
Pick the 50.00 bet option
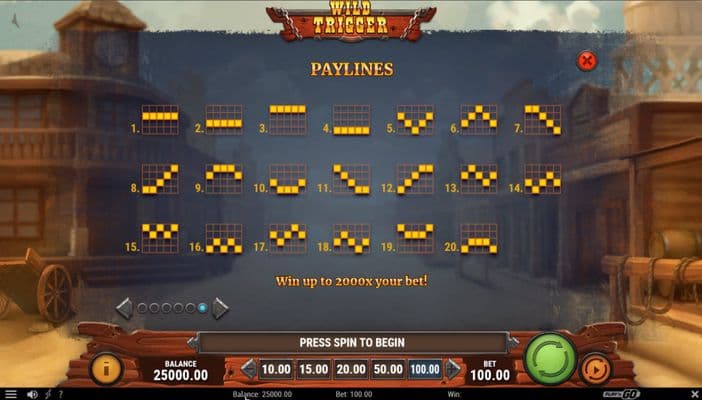pos(388,370)
